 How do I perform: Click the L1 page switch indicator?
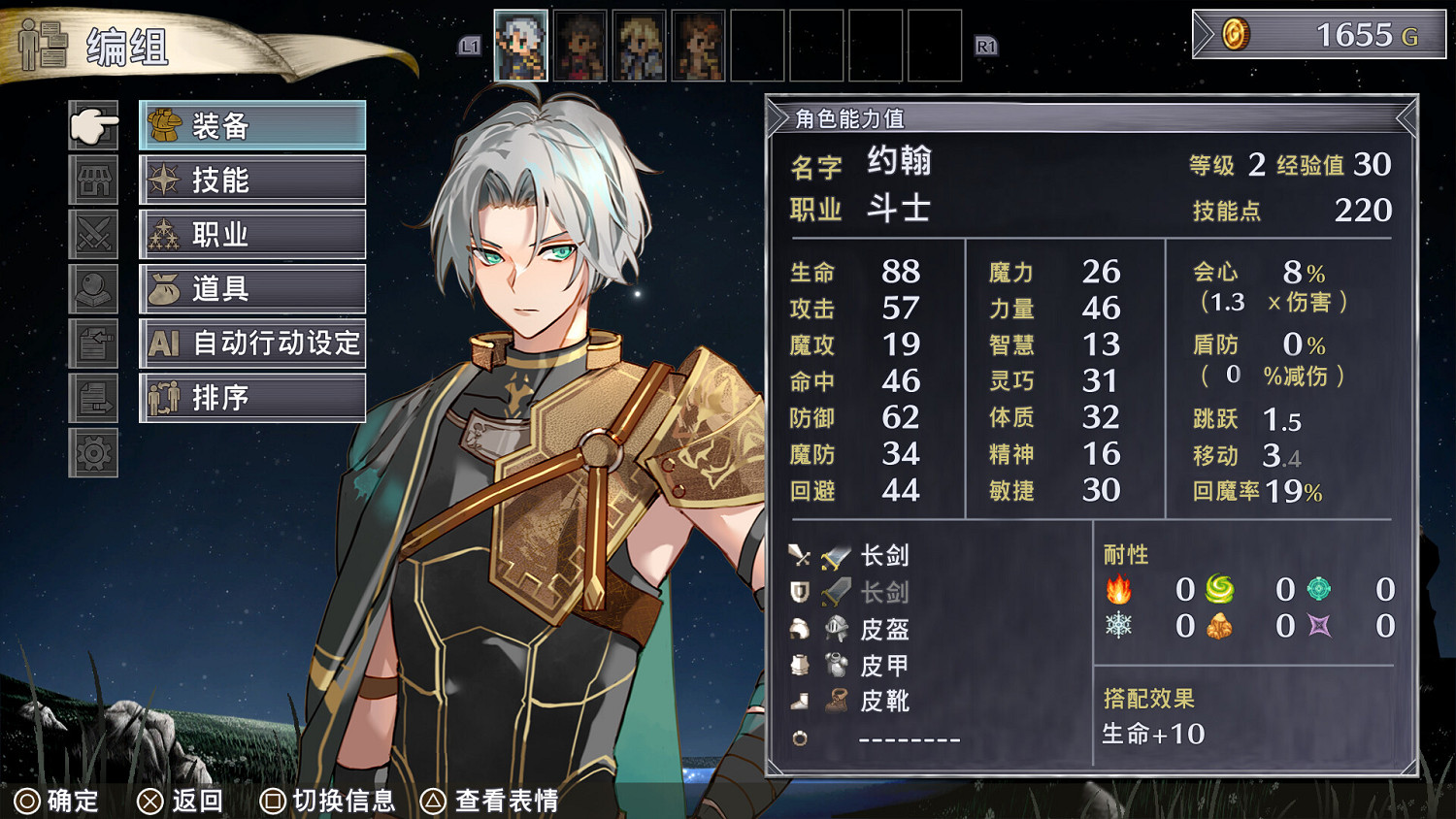point(469,47)
